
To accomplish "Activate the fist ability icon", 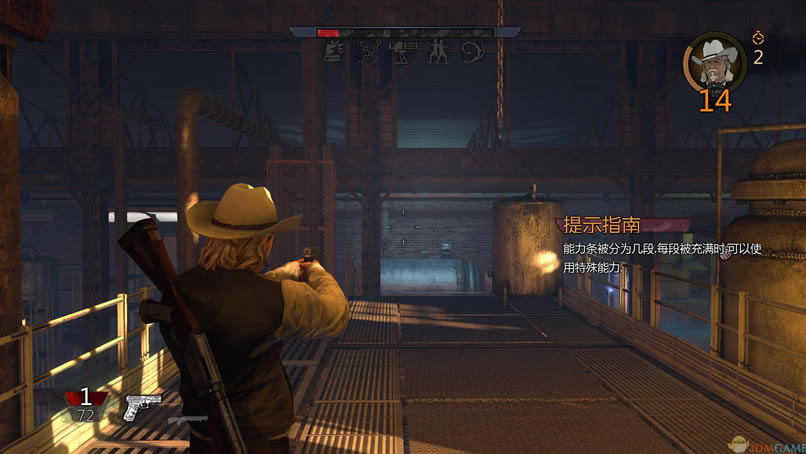I will pyautogui.click(x=336, y=52).
